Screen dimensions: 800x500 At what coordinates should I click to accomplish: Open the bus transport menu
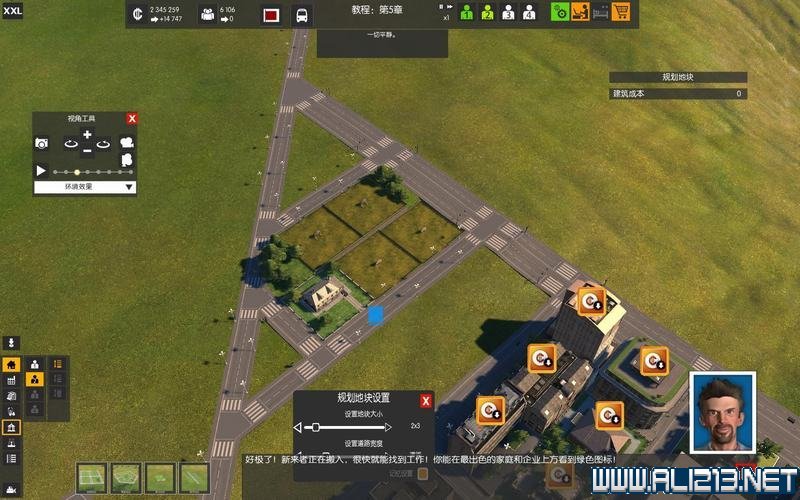pyautogui.click(x=301, y=15)
